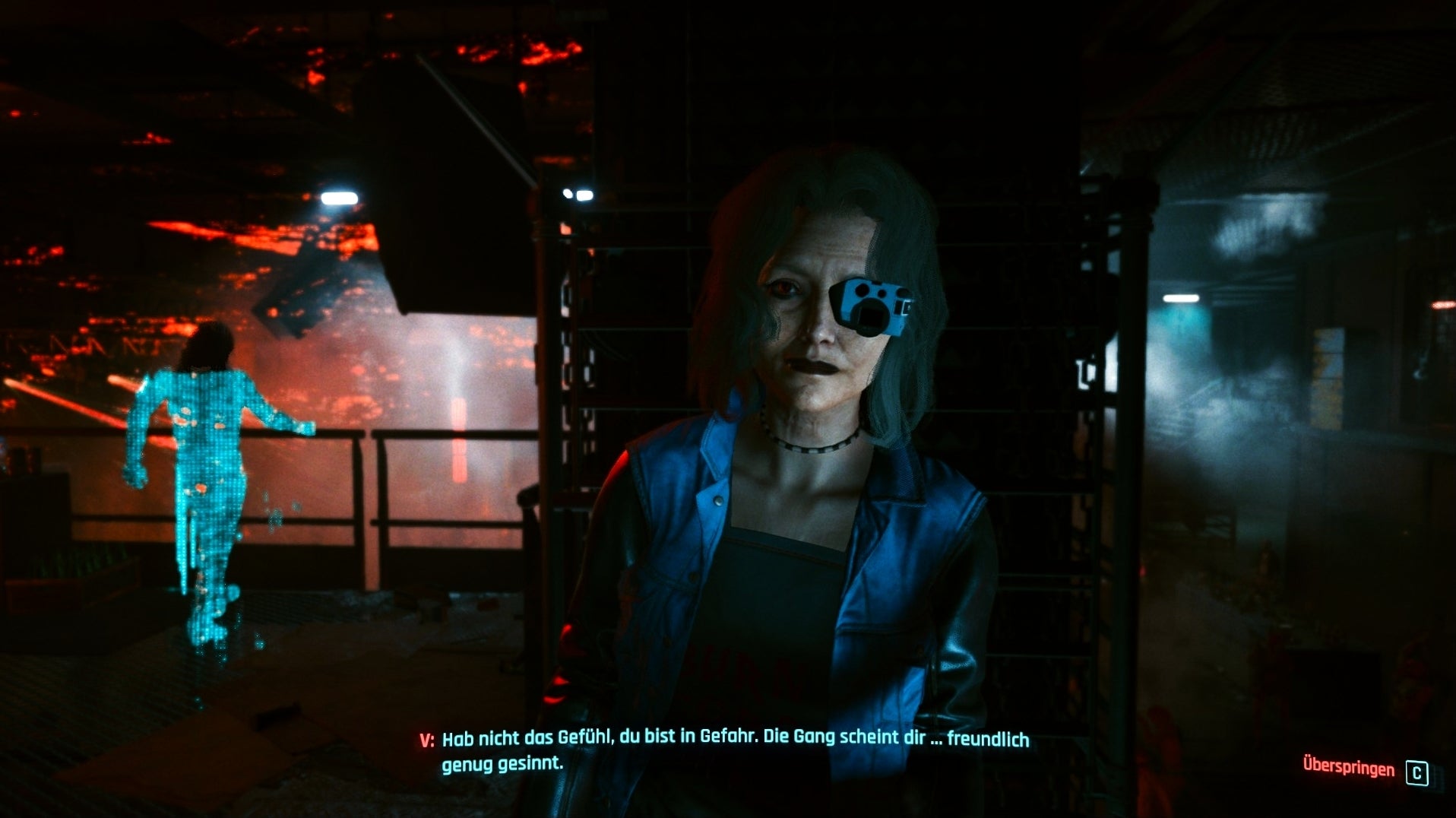Click the red V speaker indicator
Viewport: 1456px width, 818px height.
click(x=426, y=736)
